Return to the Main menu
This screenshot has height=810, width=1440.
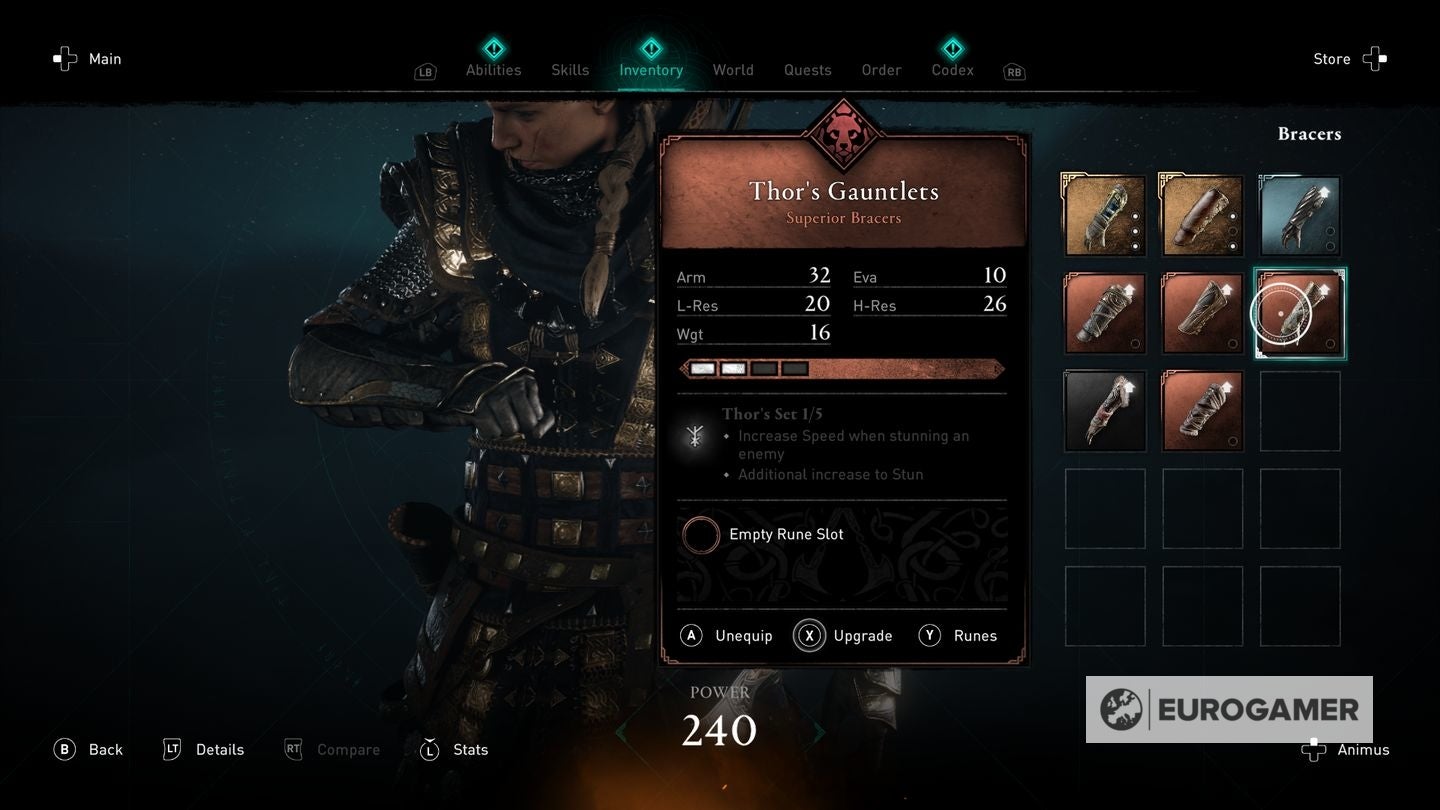point(88,59)
